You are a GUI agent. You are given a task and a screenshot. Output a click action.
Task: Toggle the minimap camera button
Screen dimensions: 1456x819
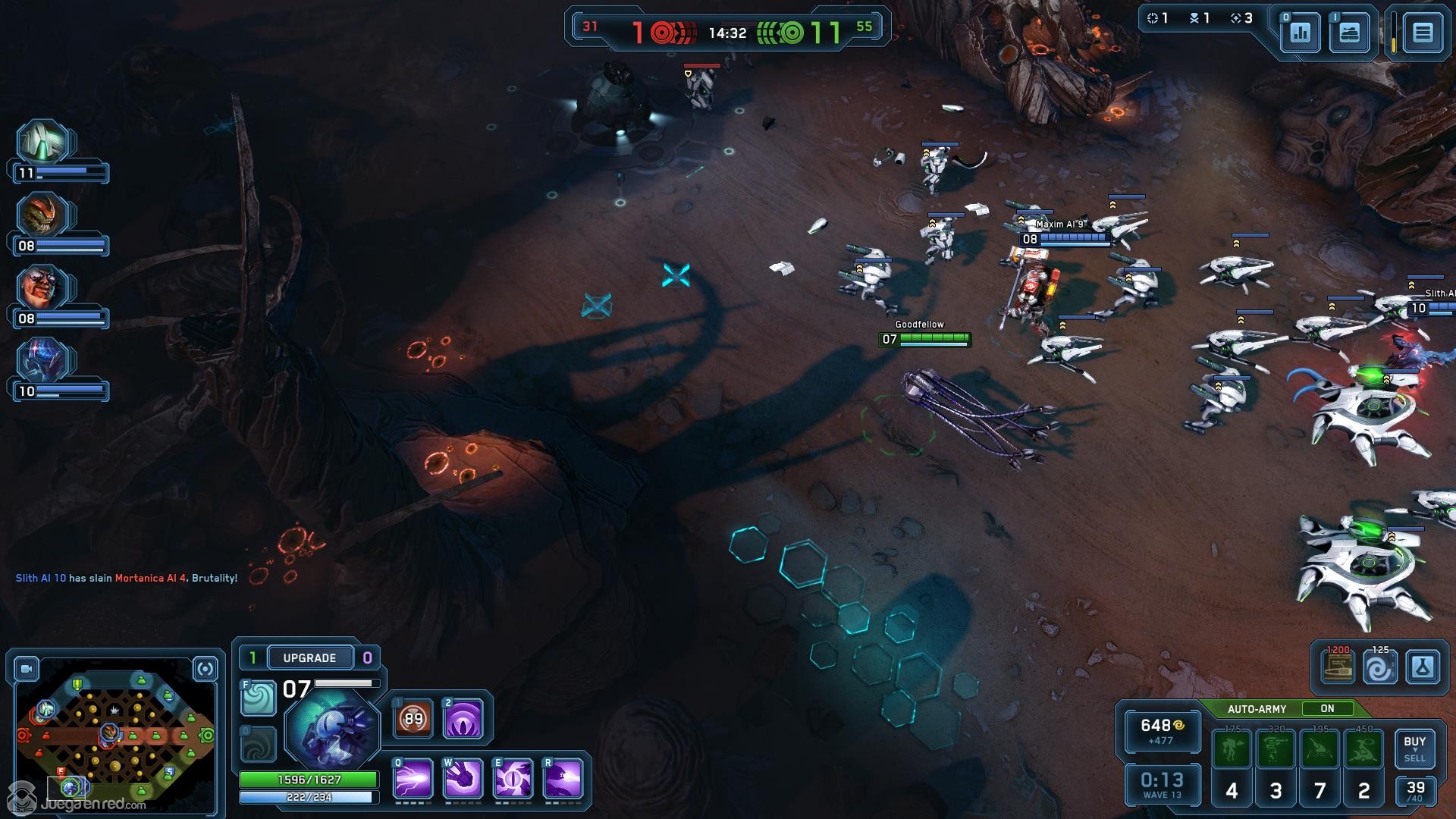(27, 669)
